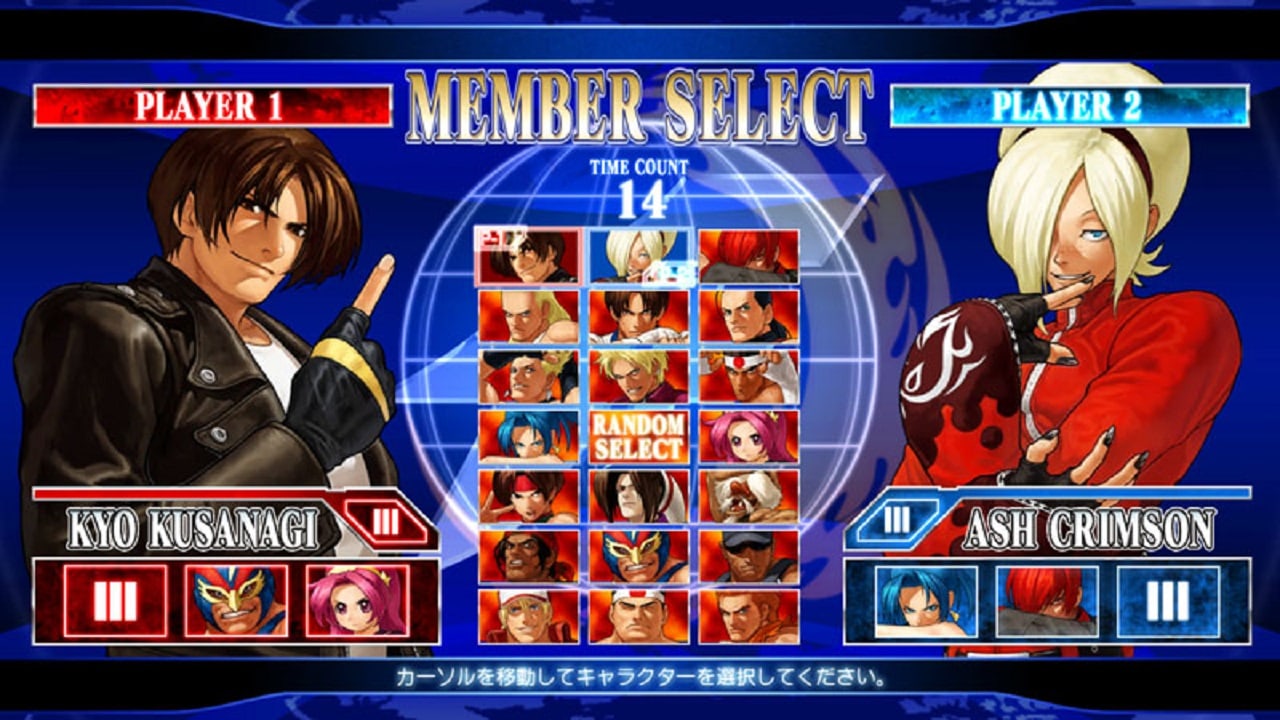Image resolution: width=1280 pixels, height=720 pixels.
Task: Select Sie Kensou's portrait
Action: click(528, 496)
